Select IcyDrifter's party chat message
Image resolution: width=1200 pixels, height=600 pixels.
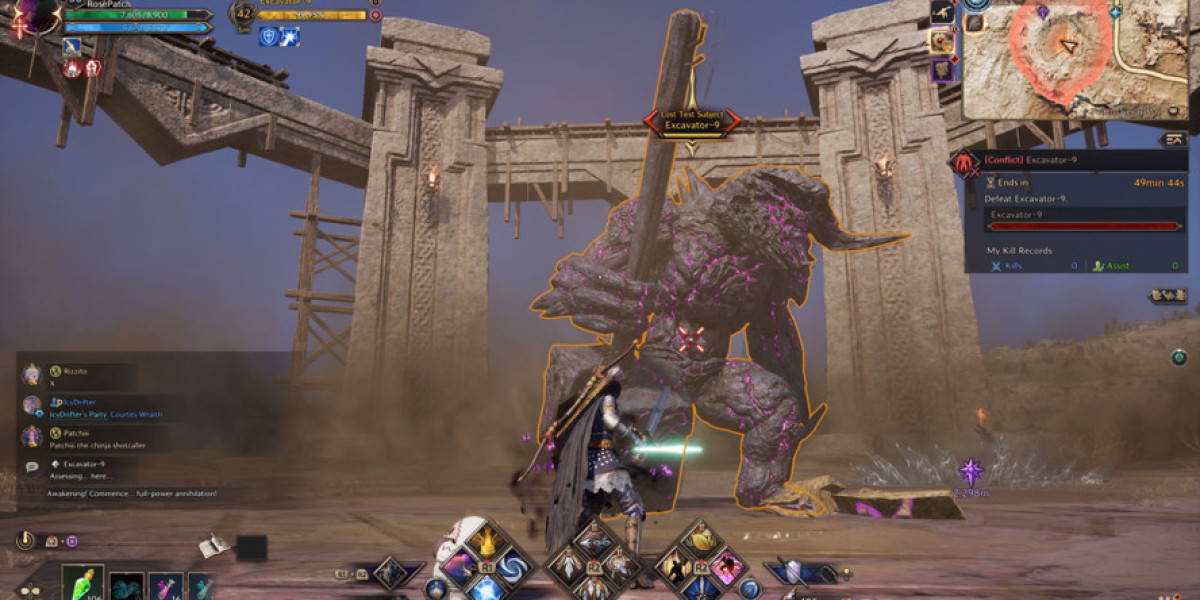[100, 407]
